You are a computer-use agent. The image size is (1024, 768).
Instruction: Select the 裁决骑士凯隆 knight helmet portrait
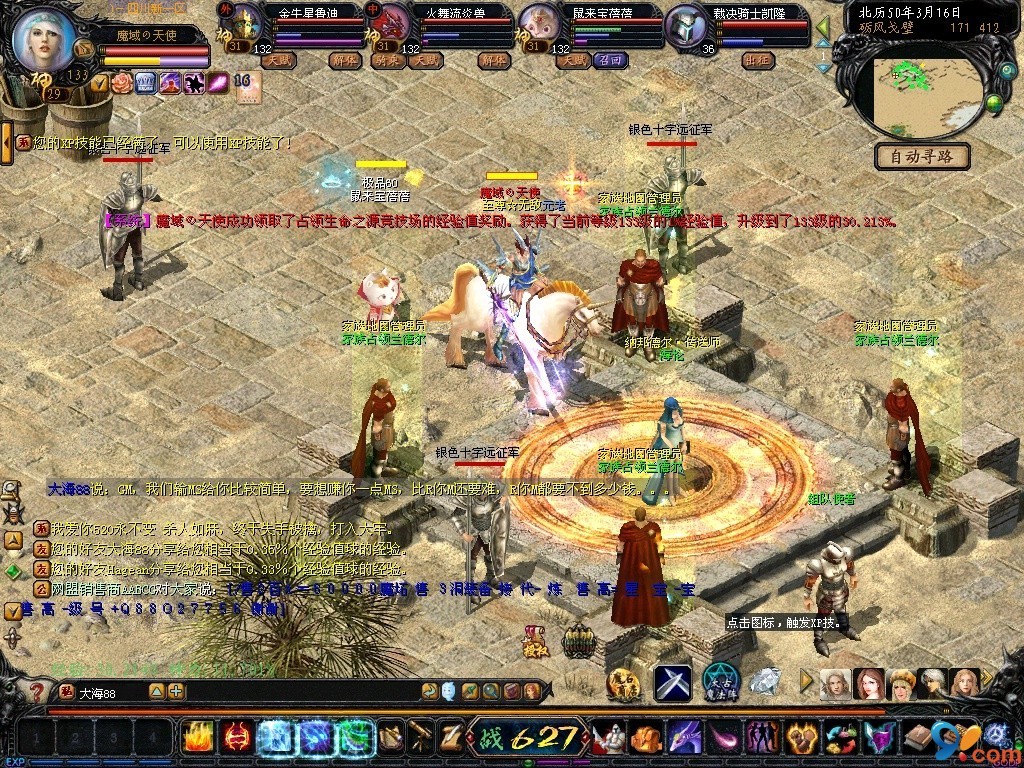click(x=686, y=23)
